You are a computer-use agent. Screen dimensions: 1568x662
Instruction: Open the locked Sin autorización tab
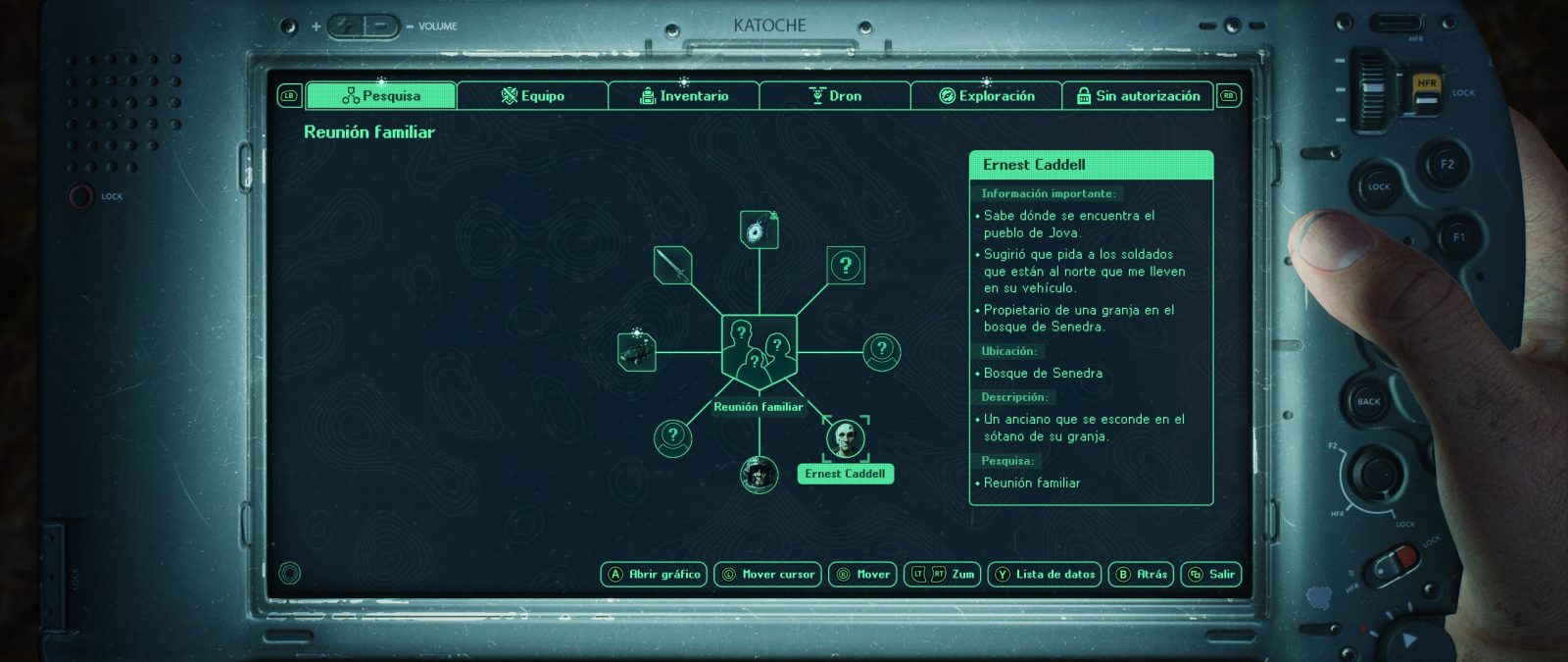click(x=1138, y=95)
